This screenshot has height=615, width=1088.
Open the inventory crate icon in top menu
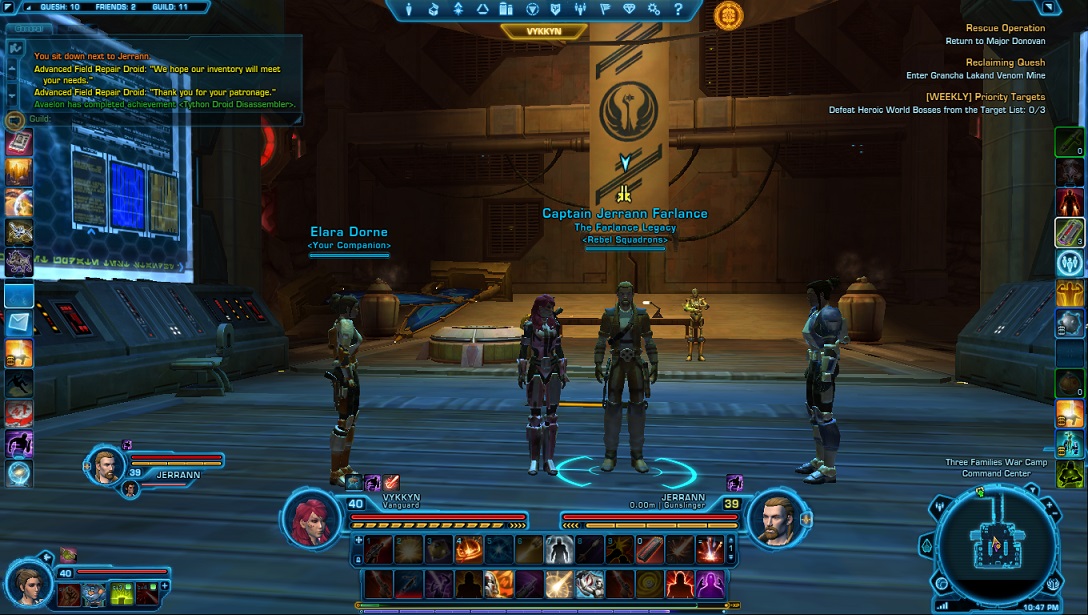[435, 10]
